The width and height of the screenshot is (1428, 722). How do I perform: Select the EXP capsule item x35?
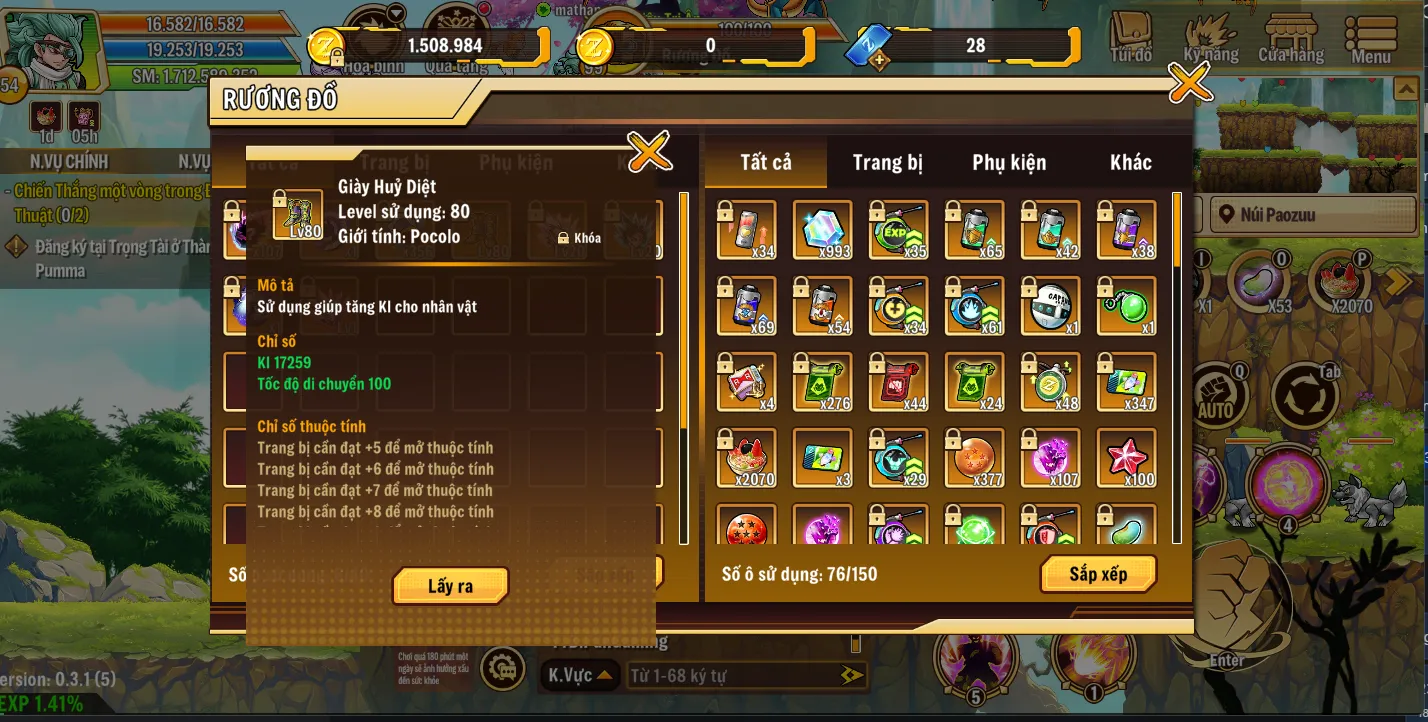point(898,231)
